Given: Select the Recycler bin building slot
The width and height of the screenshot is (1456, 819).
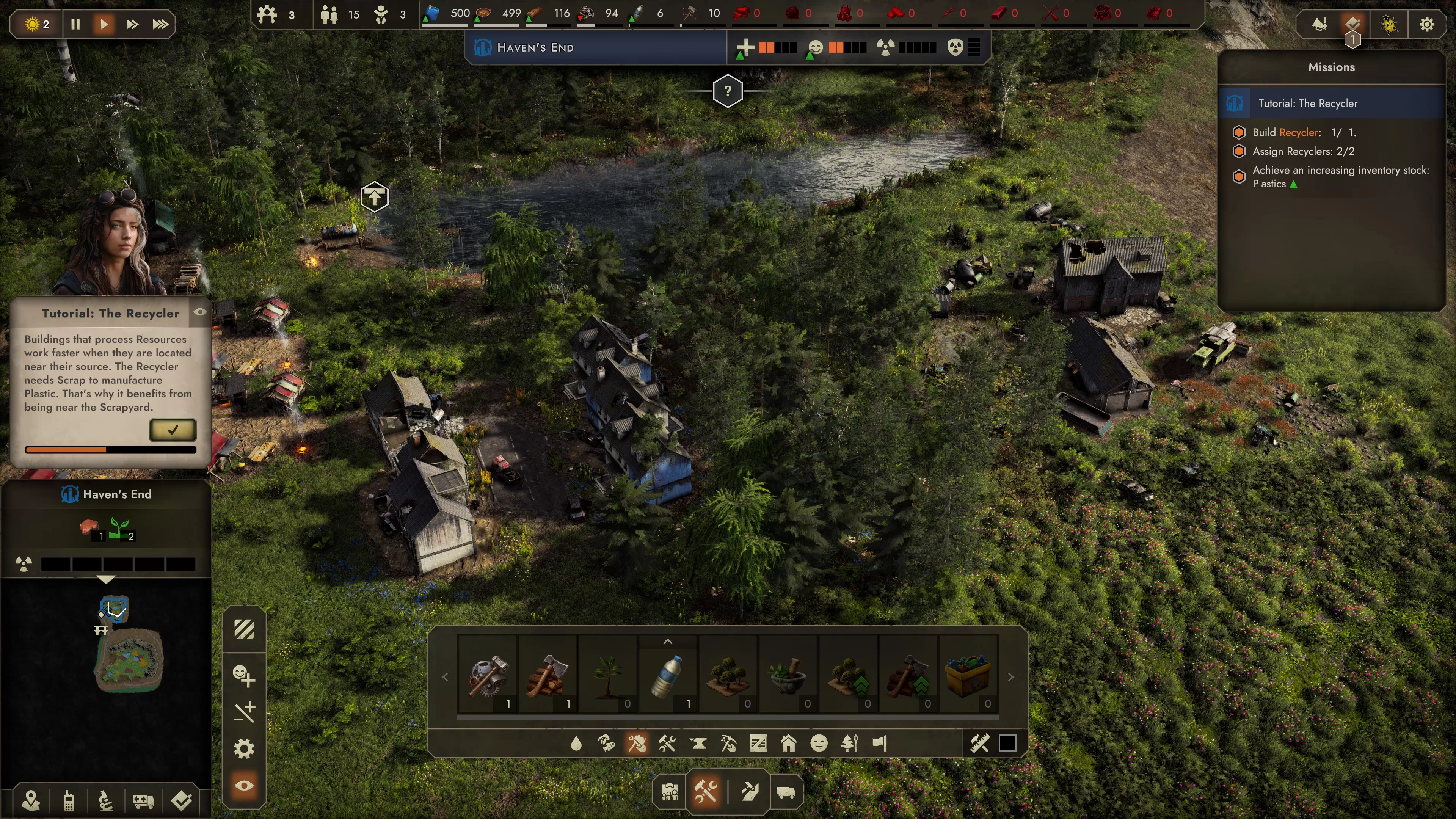Looking at the screenshot, I should point(968,673).
